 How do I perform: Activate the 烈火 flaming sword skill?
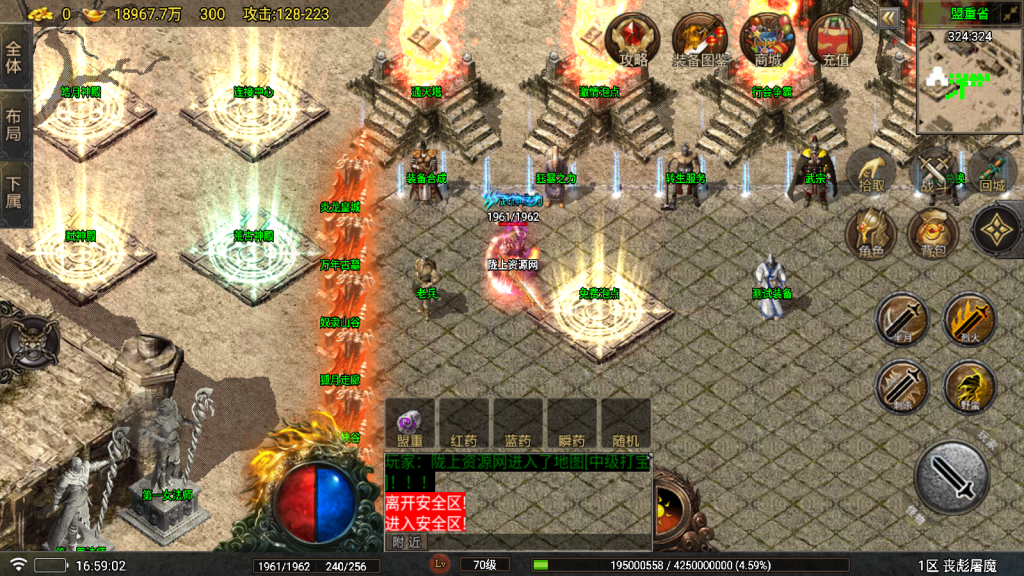point(968,320)
